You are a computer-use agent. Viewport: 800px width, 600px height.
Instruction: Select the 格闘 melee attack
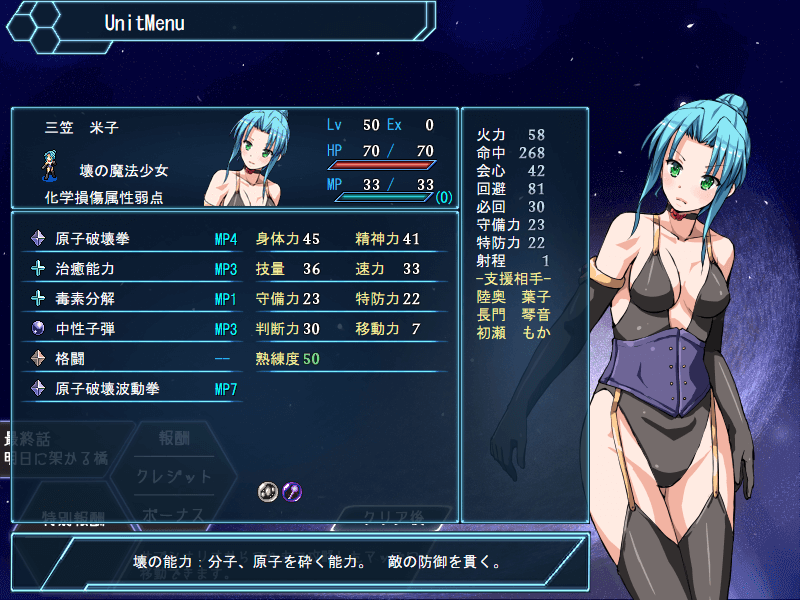point(130,358)
